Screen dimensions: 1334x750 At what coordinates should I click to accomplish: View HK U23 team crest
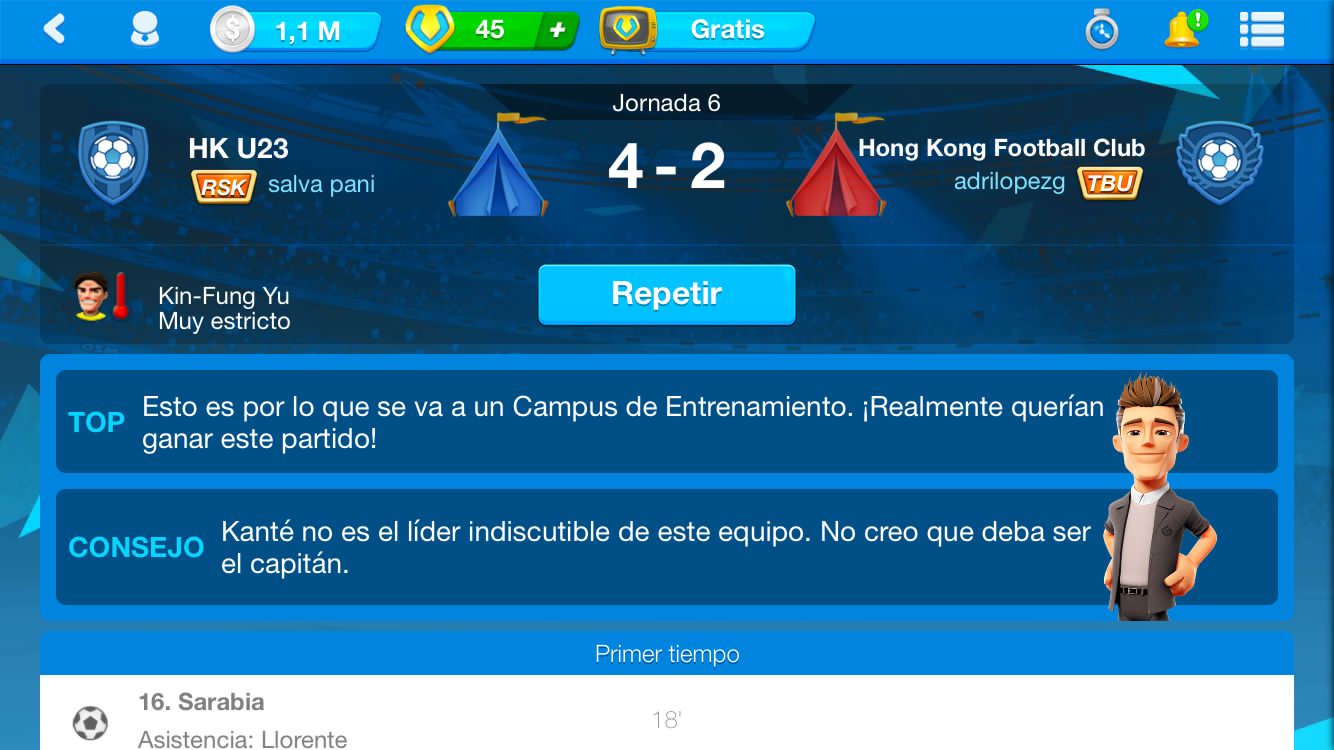tap(113, 162)
